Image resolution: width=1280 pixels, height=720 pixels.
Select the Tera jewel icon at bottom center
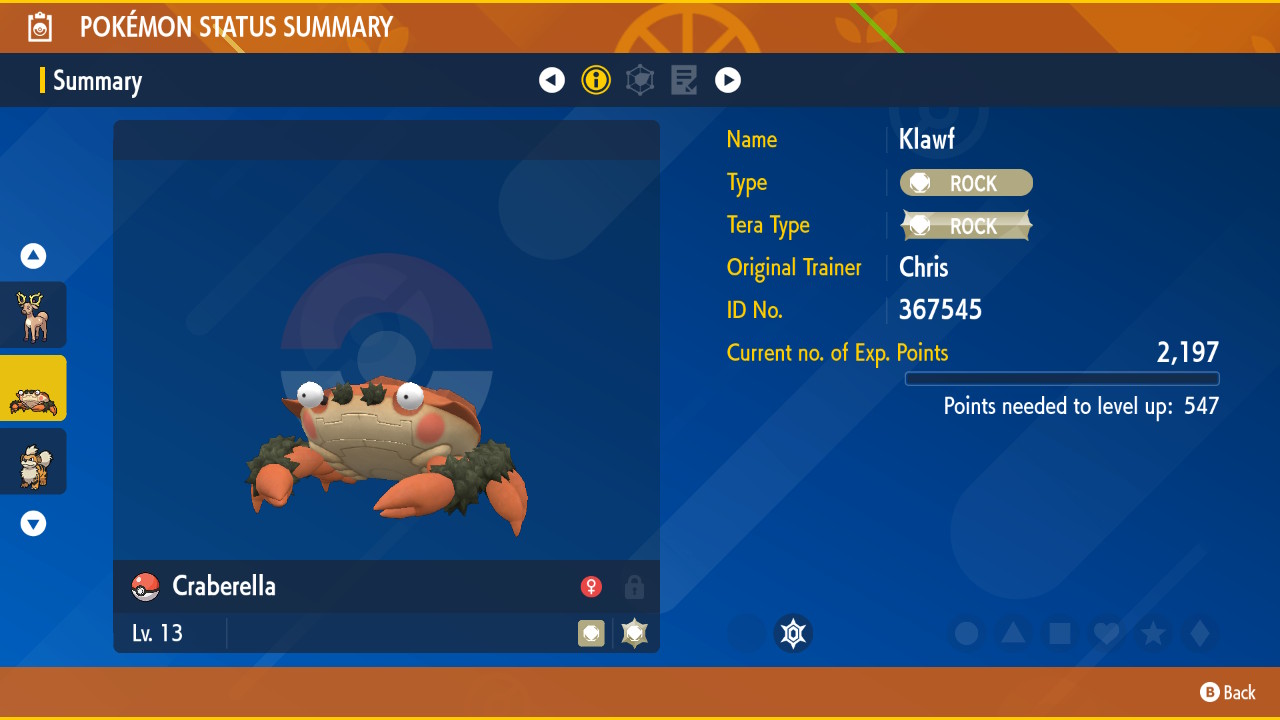(x=793, y=633)
